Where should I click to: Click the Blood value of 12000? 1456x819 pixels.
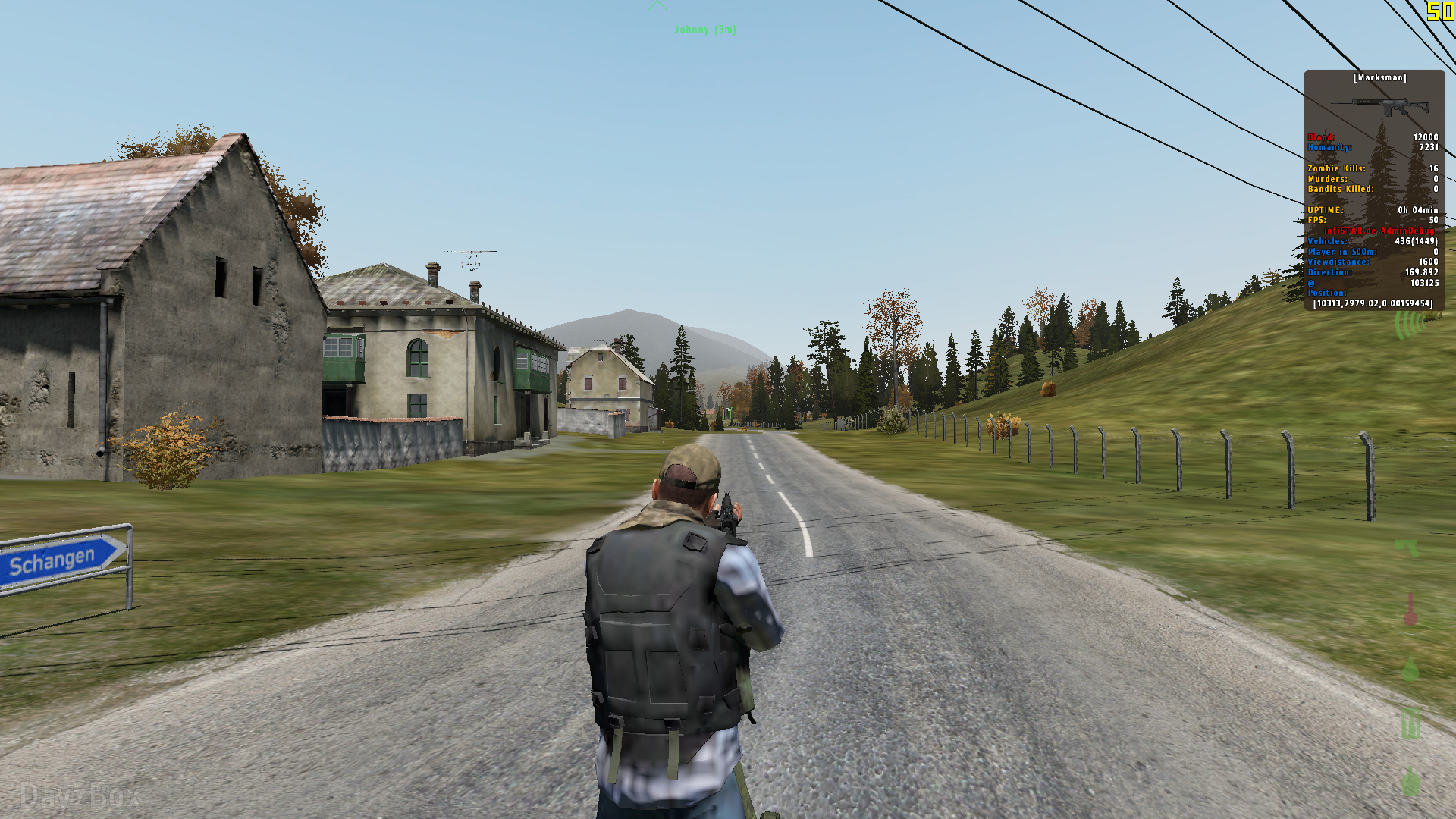point(1426,136)
